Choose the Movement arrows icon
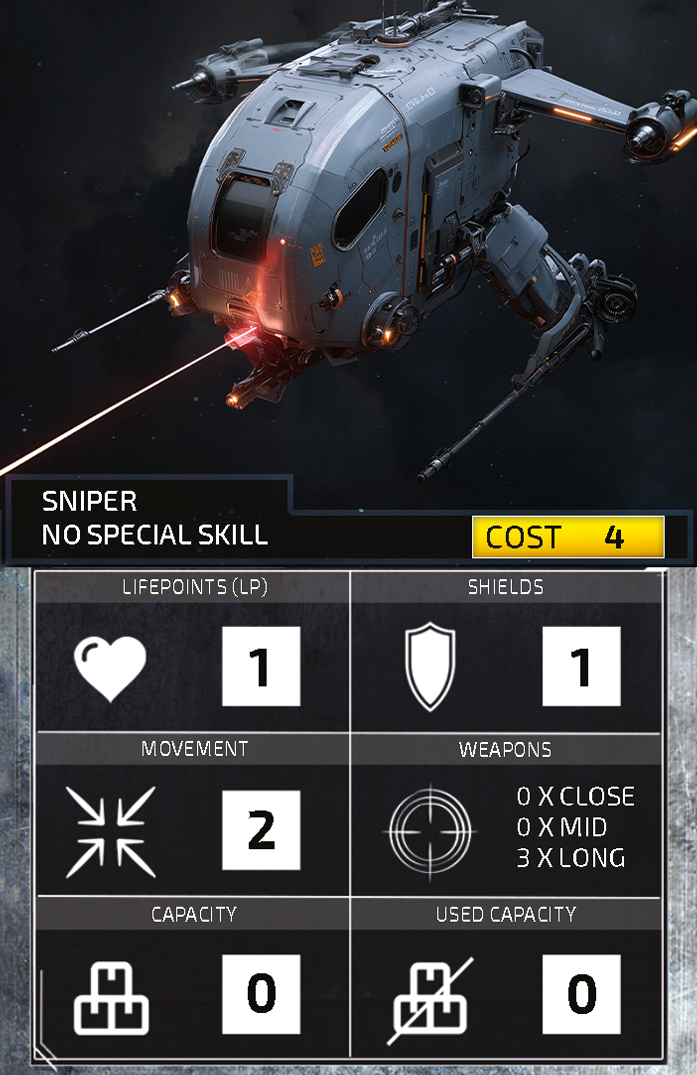This screenshot has height=1075, width=697. [x=110, y=831]
